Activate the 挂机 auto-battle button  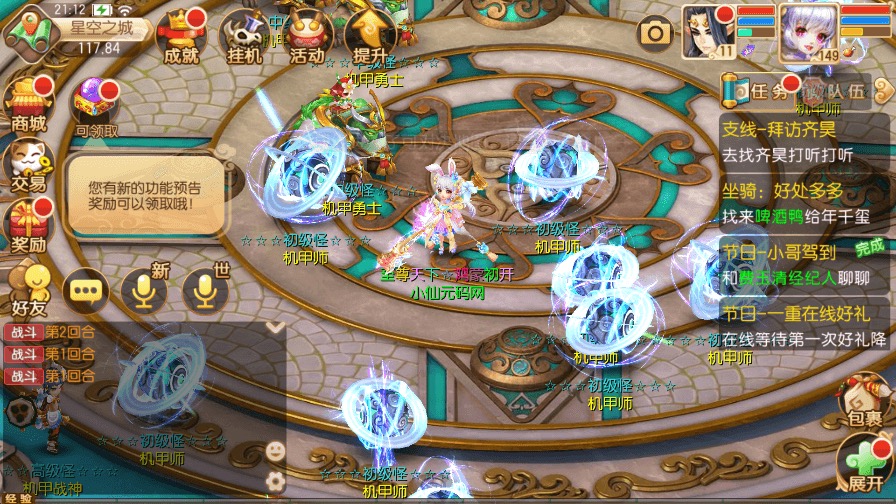(244, 38)
